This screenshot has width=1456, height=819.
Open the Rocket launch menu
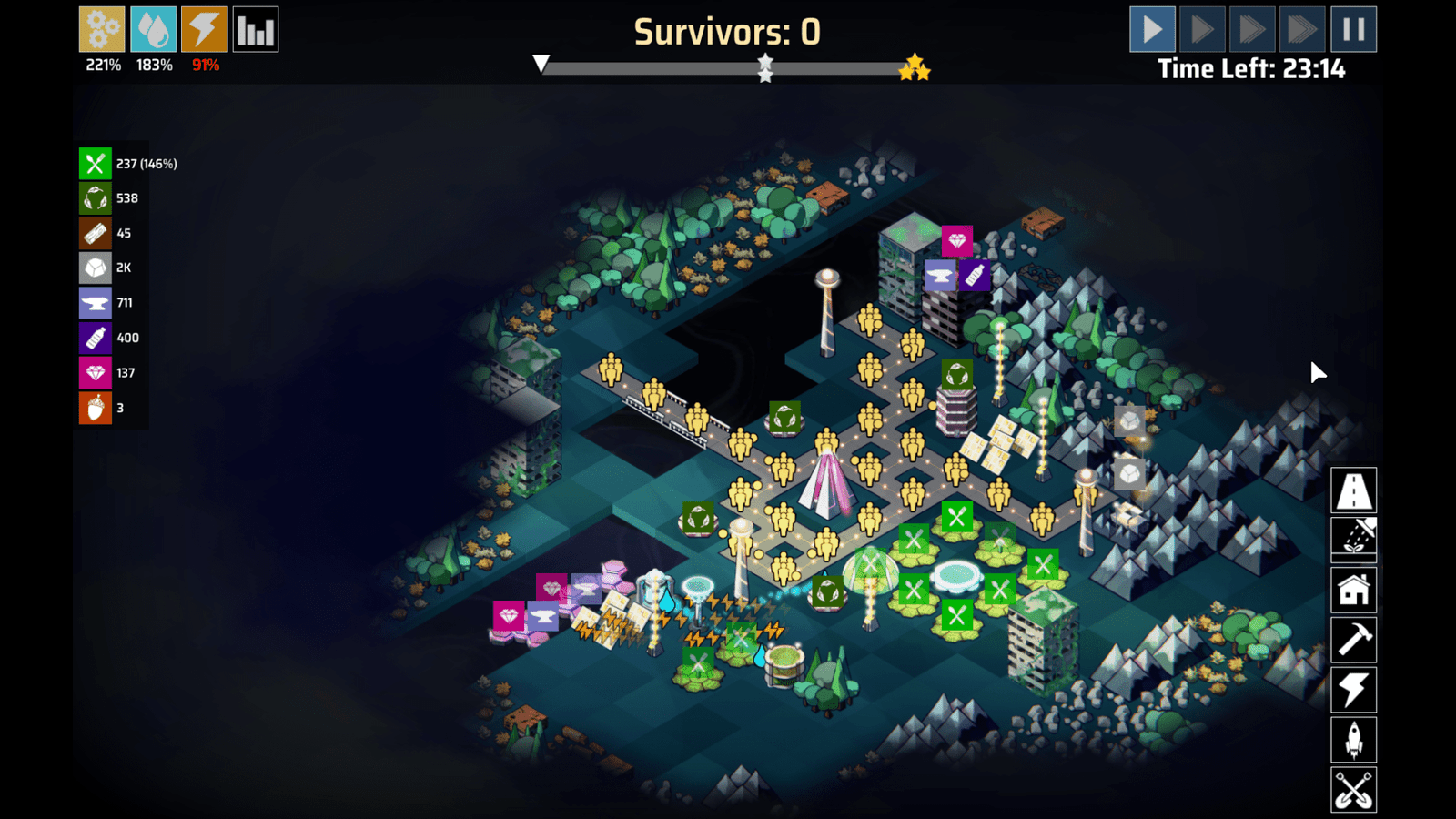tap(1353, 739)
